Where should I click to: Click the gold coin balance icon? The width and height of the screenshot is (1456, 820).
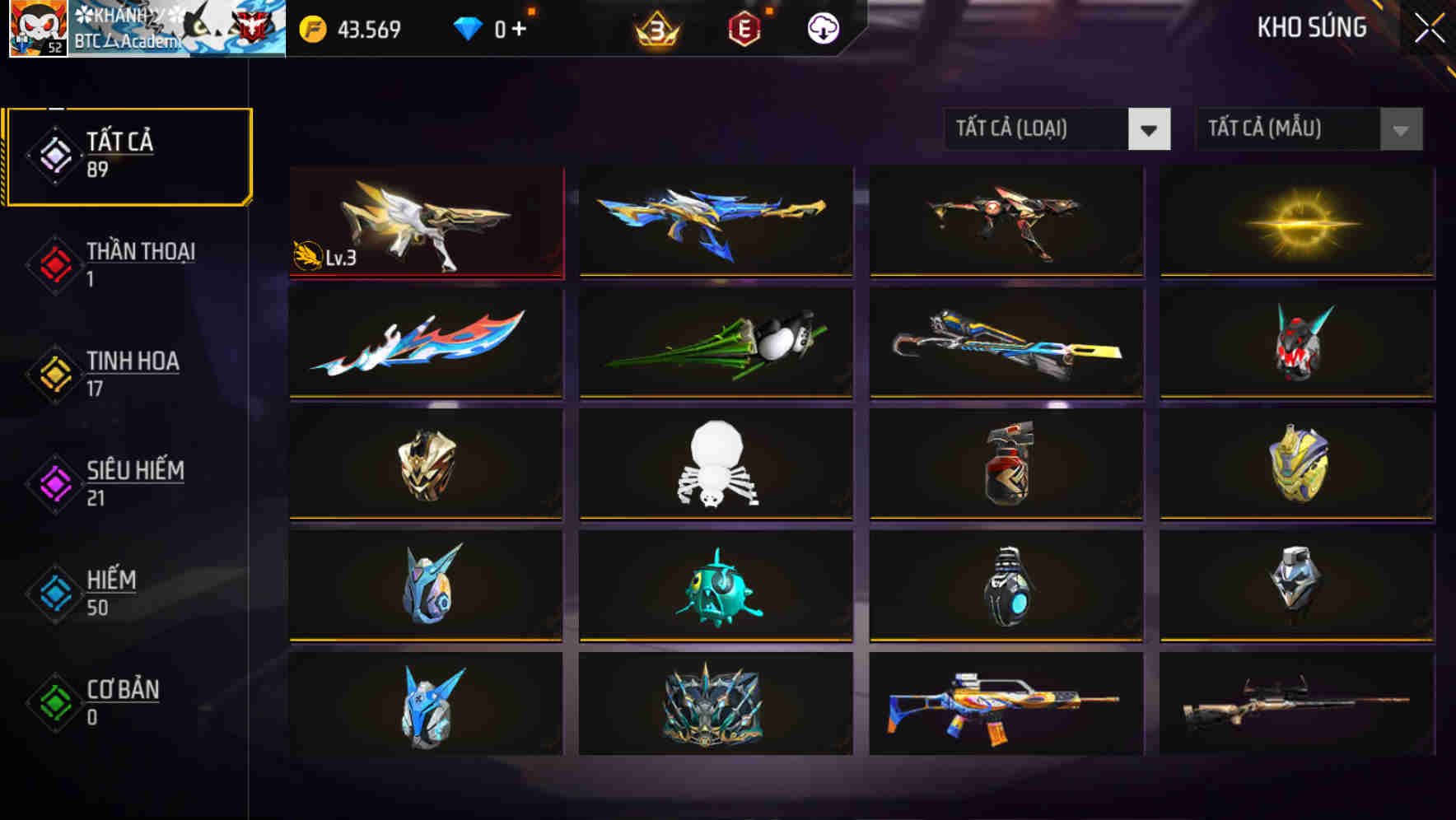[314, 27]
